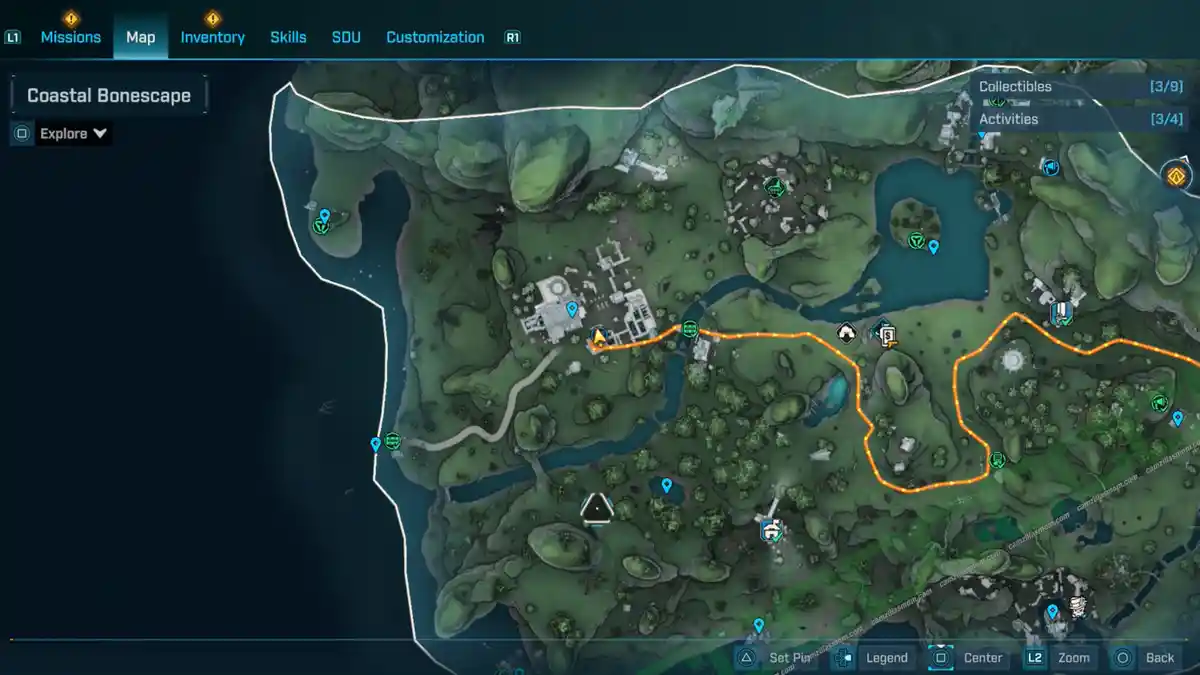Select the orange diamond objective marker
1200x675 pixels.
(x=1176, y=177)
